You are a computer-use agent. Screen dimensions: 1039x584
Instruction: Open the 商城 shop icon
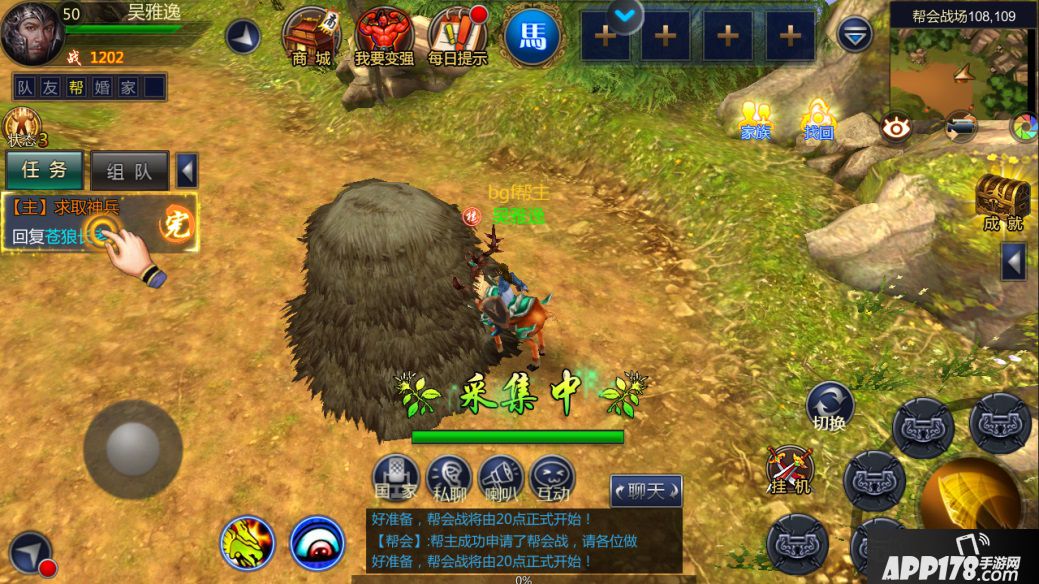[311, 36]
